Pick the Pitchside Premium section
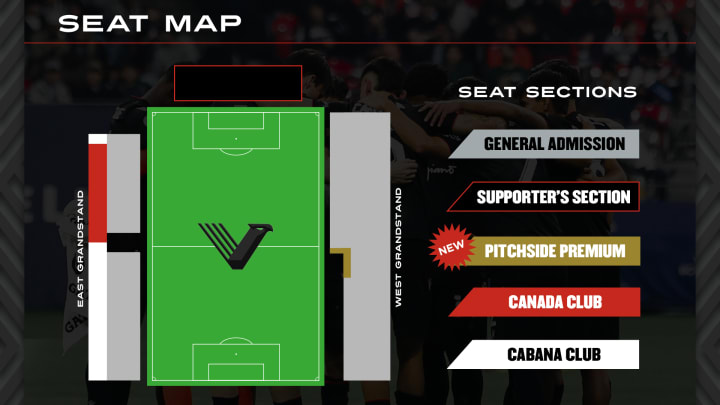 pos(554,250)
